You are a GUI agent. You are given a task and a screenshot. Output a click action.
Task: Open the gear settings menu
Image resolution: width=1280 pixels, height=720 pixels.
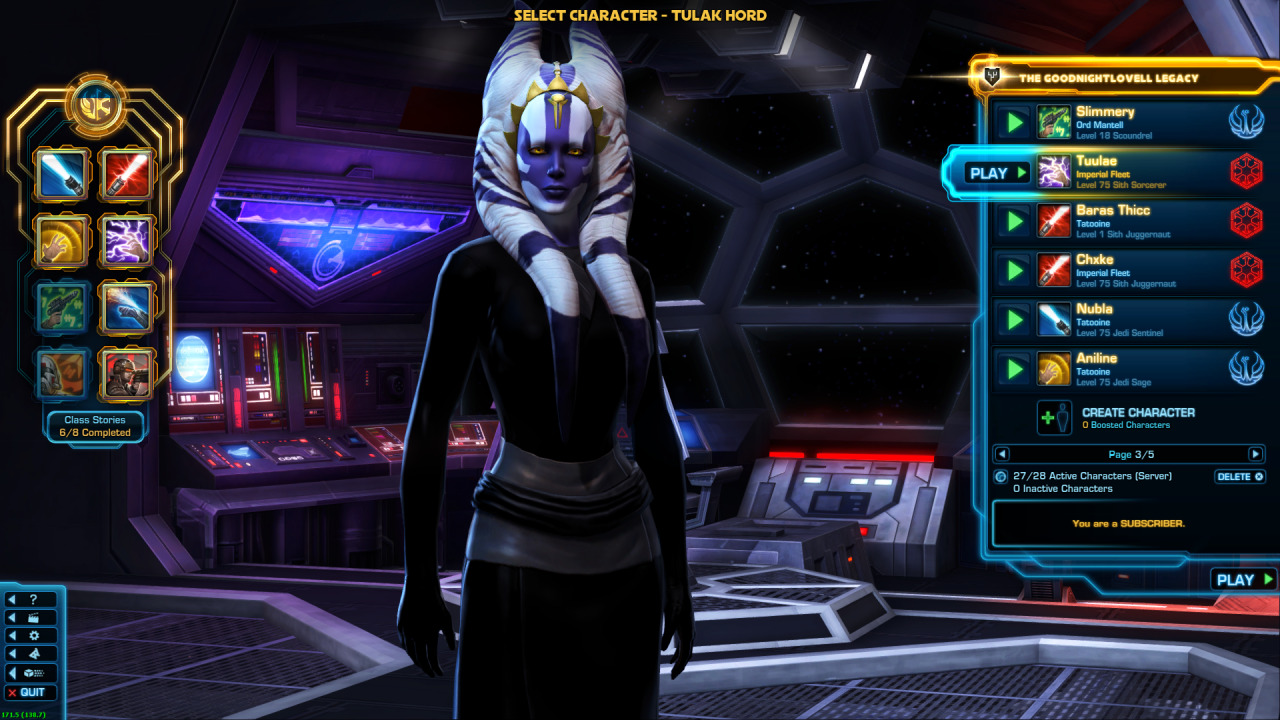coord(33,636)
